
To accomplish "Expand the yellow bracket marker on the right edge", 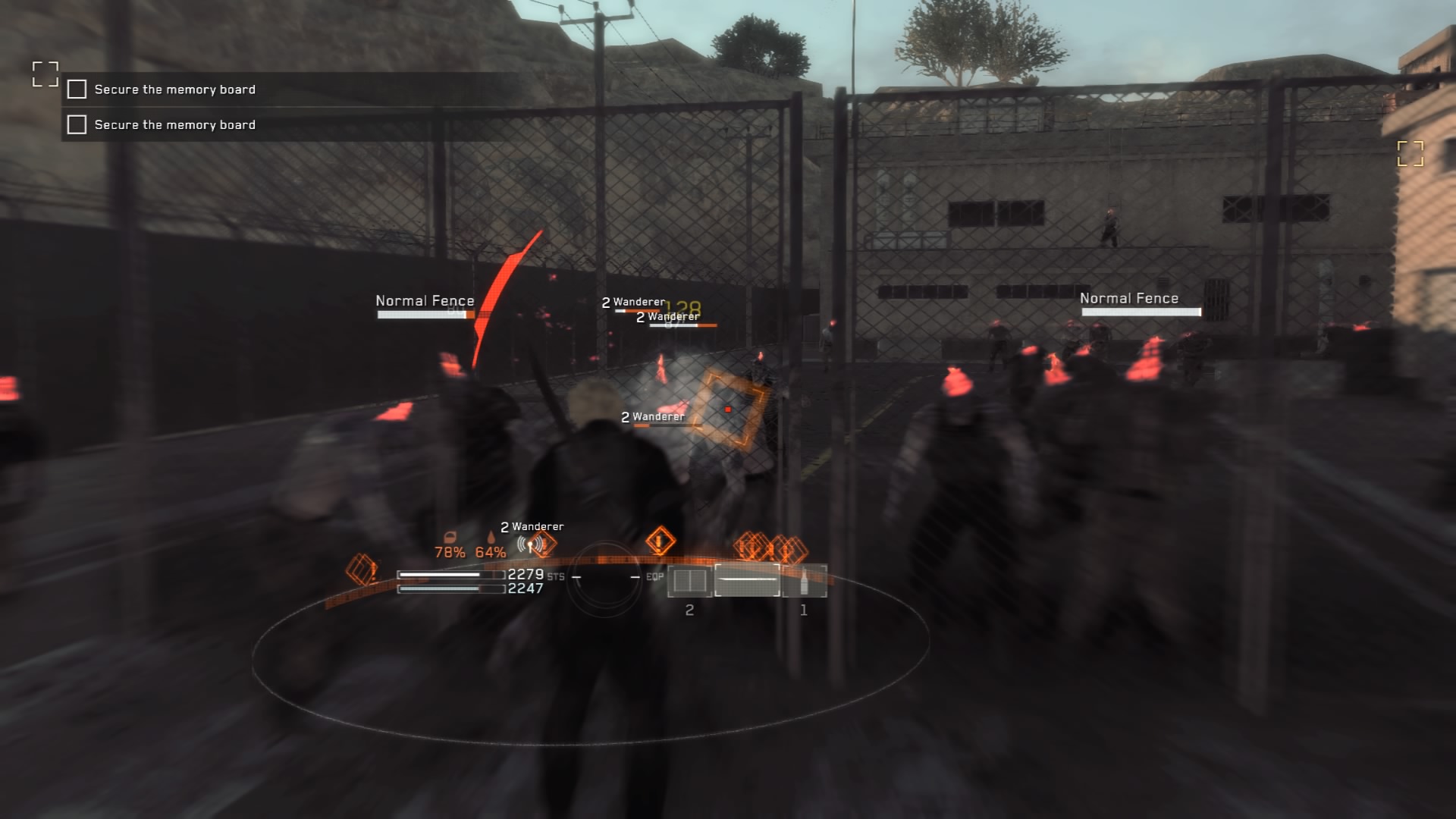I will click(1412, 154).
